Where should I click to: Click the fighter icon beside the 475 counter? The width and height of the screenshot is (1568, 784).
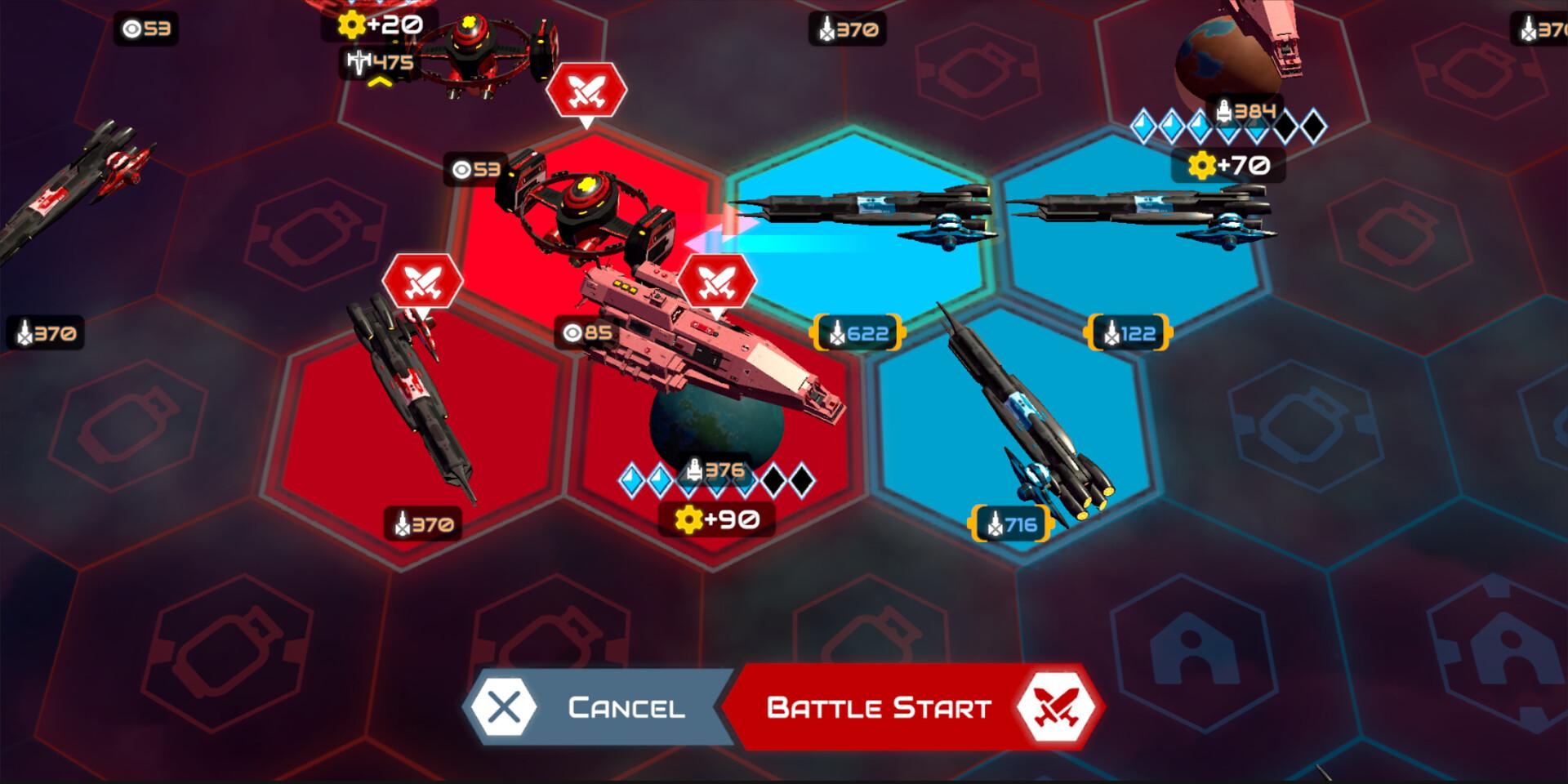tap(358, 61)
